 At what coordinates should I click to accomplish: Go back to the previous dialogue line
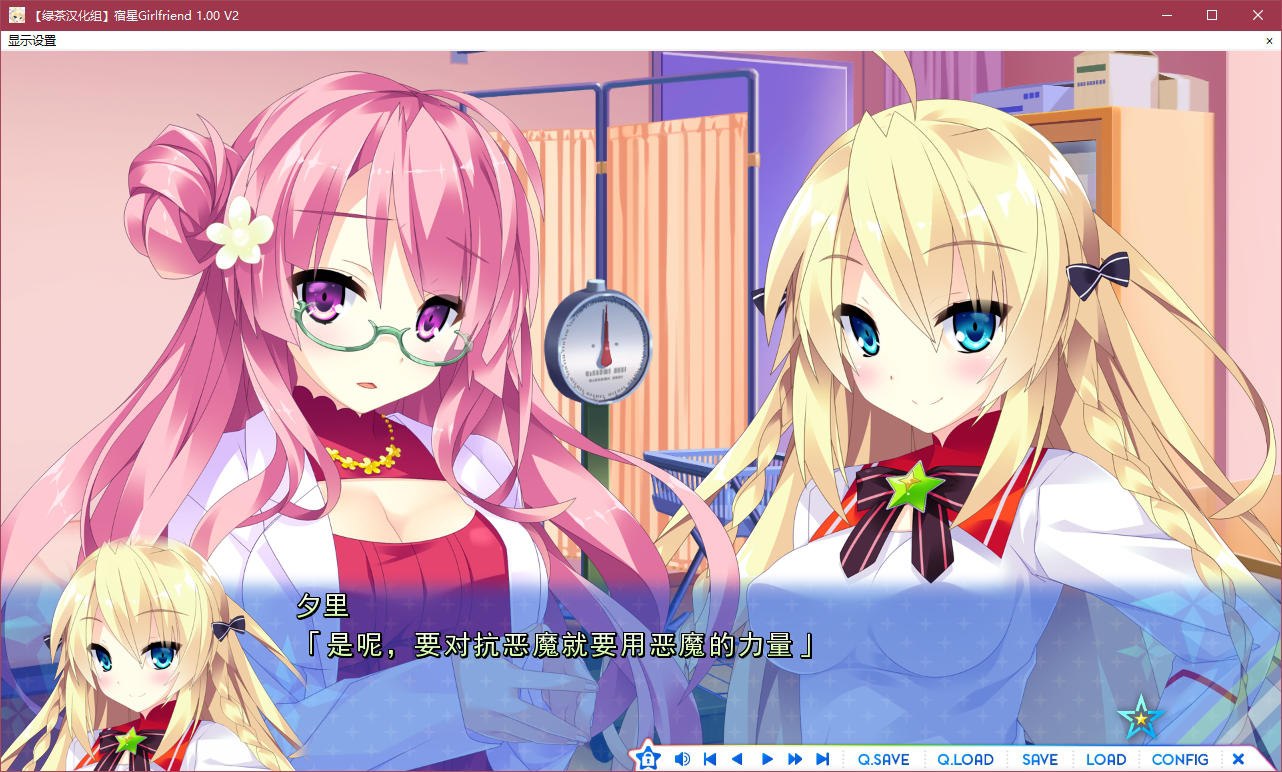(x=737, y=758)
